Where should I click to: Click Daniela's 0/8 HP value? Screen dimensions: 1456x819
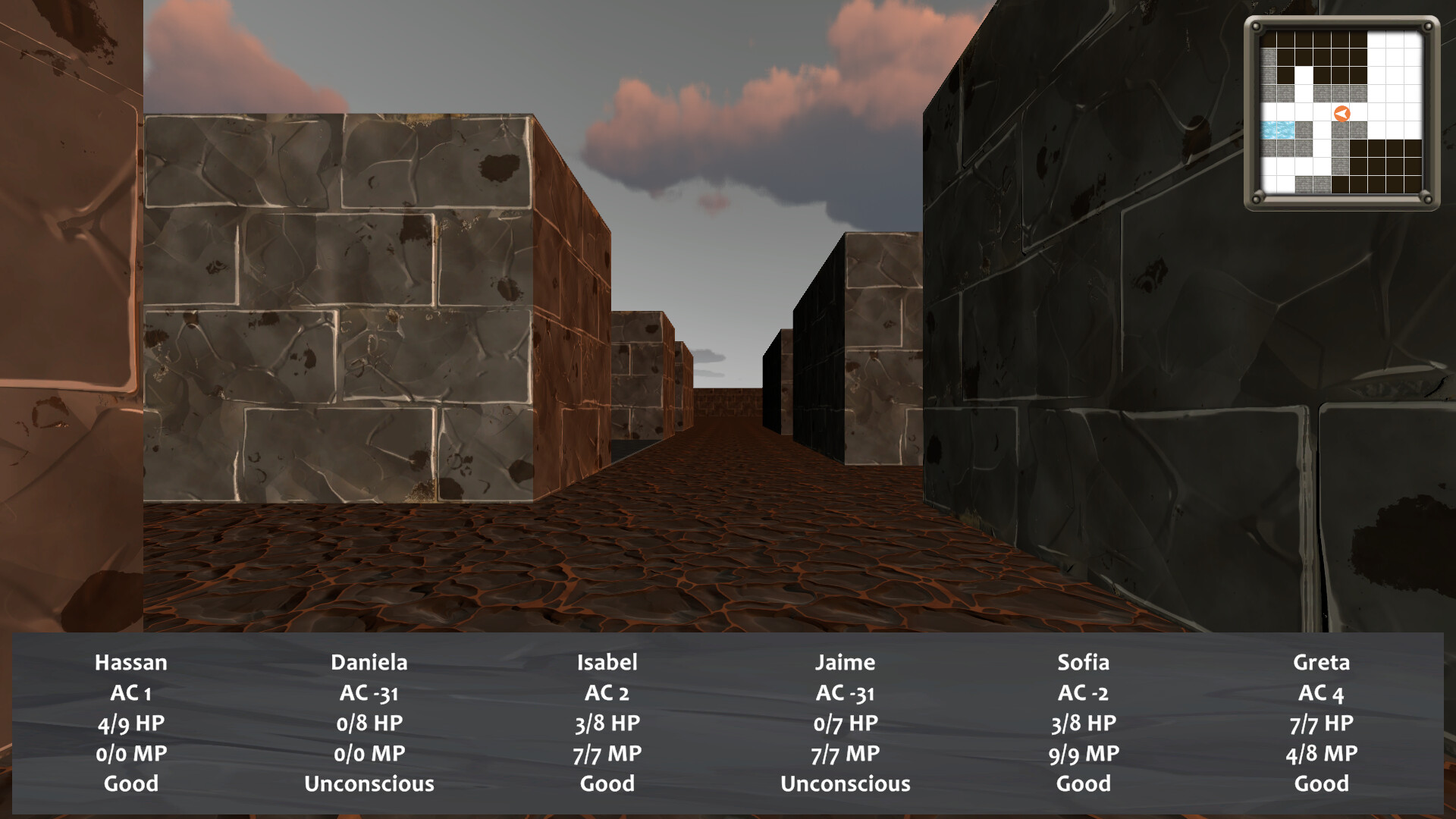click(371, 723)
